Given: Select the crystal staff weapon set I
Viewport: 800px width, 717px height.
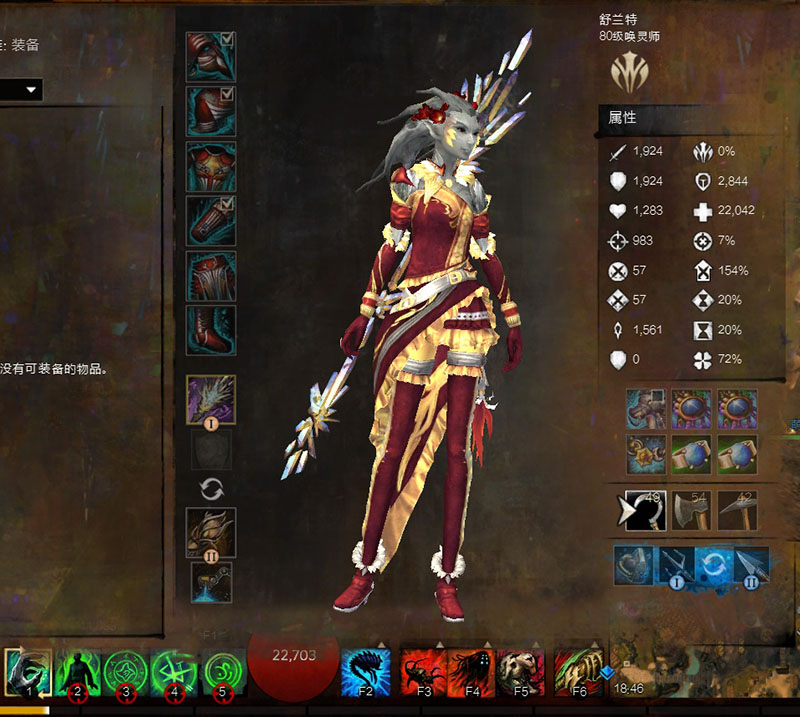Looking at the screenshot, I should (211, 400).
